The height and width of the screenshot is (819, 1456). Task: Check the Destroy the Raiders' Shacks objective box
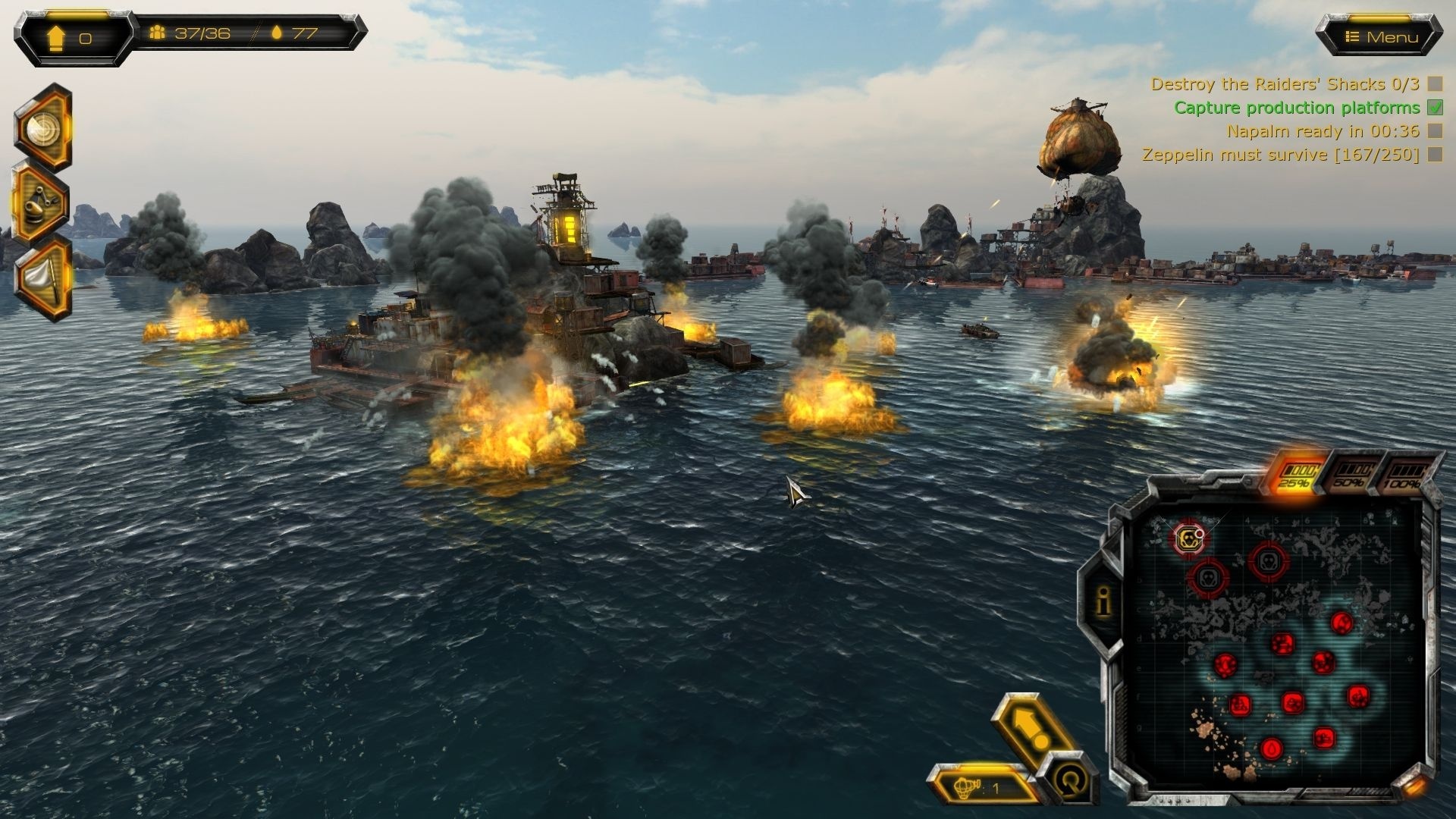coord(1432,85)
